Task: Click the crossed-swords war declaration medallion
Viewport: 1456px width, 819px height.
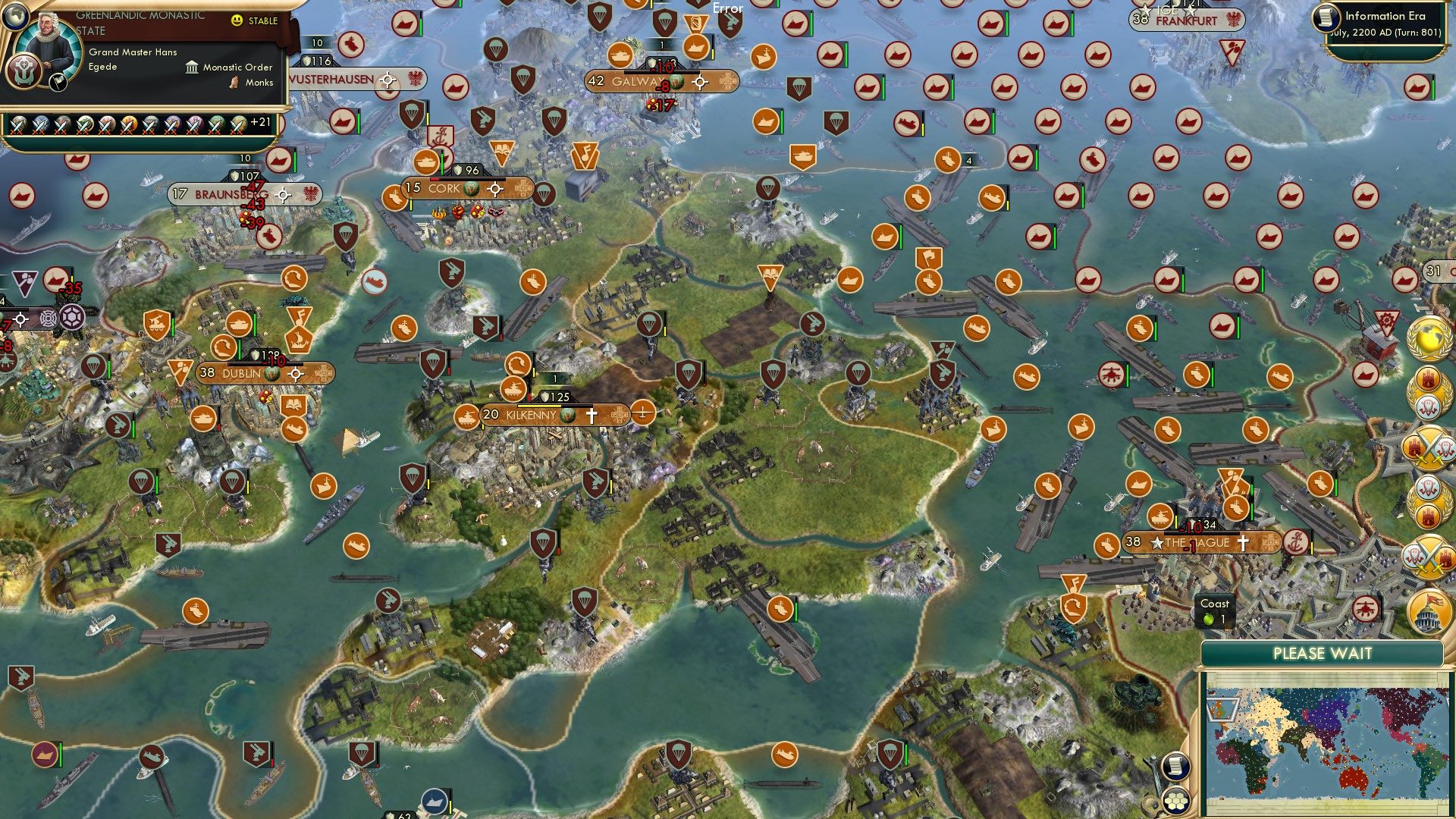Action: (x=1430, y=447)
